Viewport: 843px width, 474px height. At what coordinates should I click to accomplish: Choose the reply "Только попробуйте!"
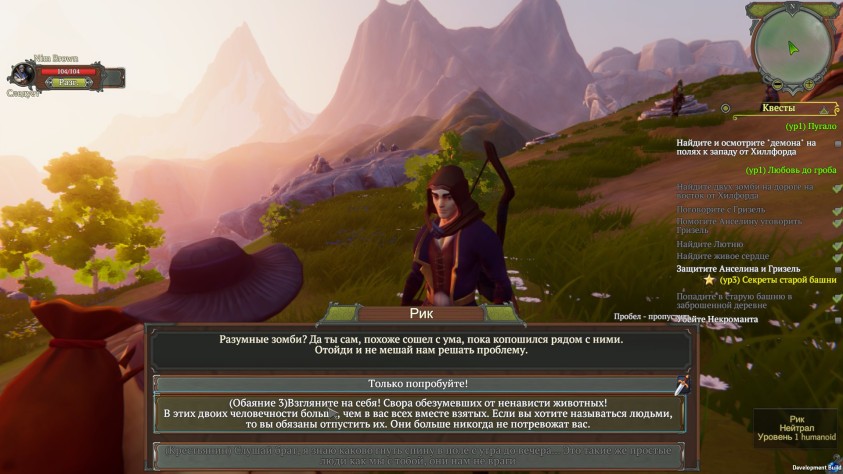click(418, 383)
